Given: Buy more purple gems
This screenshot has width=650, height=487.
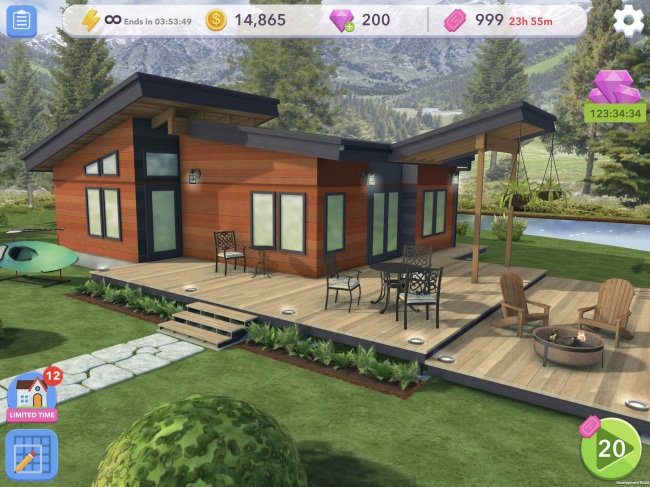Looking at the screenshot, I should (345, 21).
